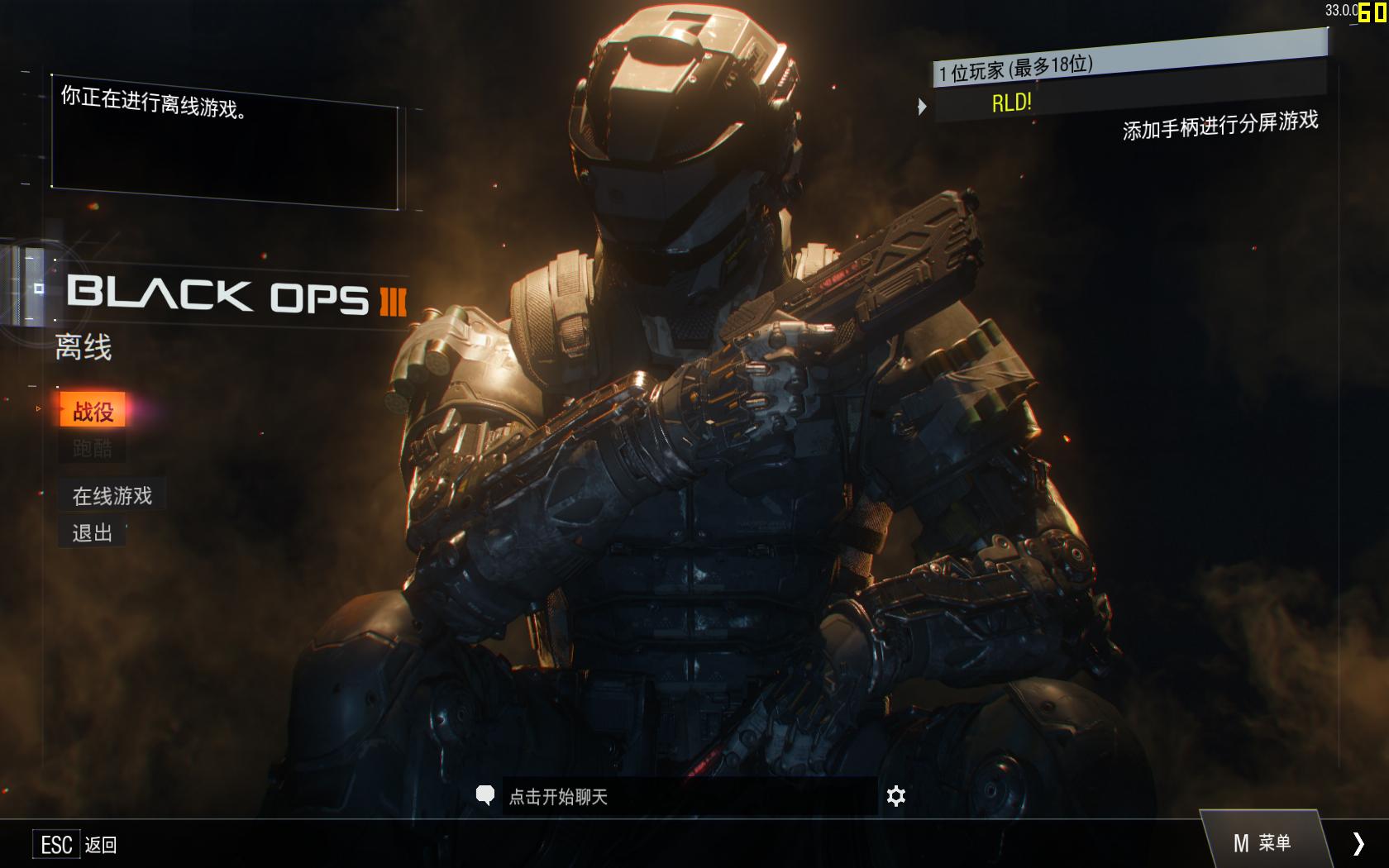1389x868 pixels.
Task: Click the right arrow beside 菜单
Action: [x=1358, y=843]
